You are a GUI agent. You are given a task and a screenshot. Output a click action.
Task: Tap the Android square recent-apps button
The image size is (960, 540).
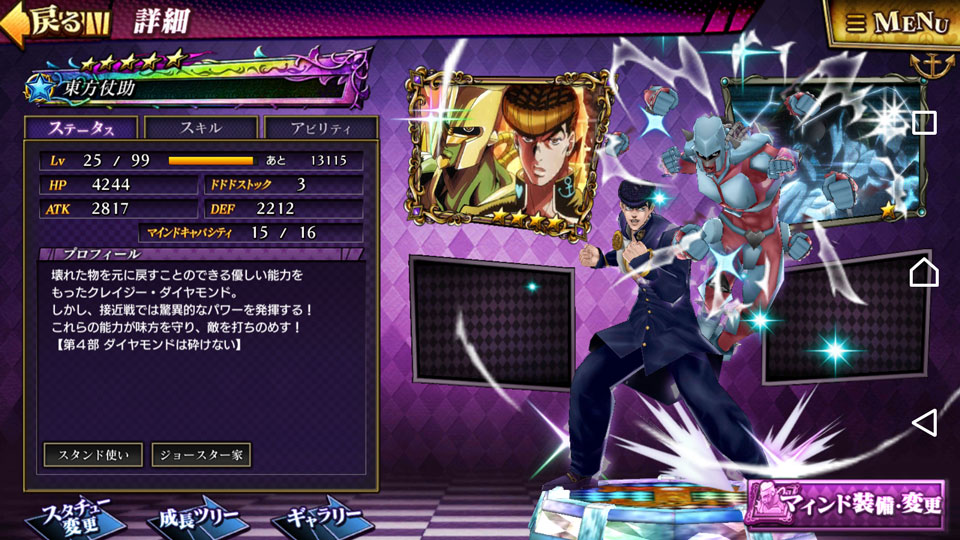pos(924,123)
